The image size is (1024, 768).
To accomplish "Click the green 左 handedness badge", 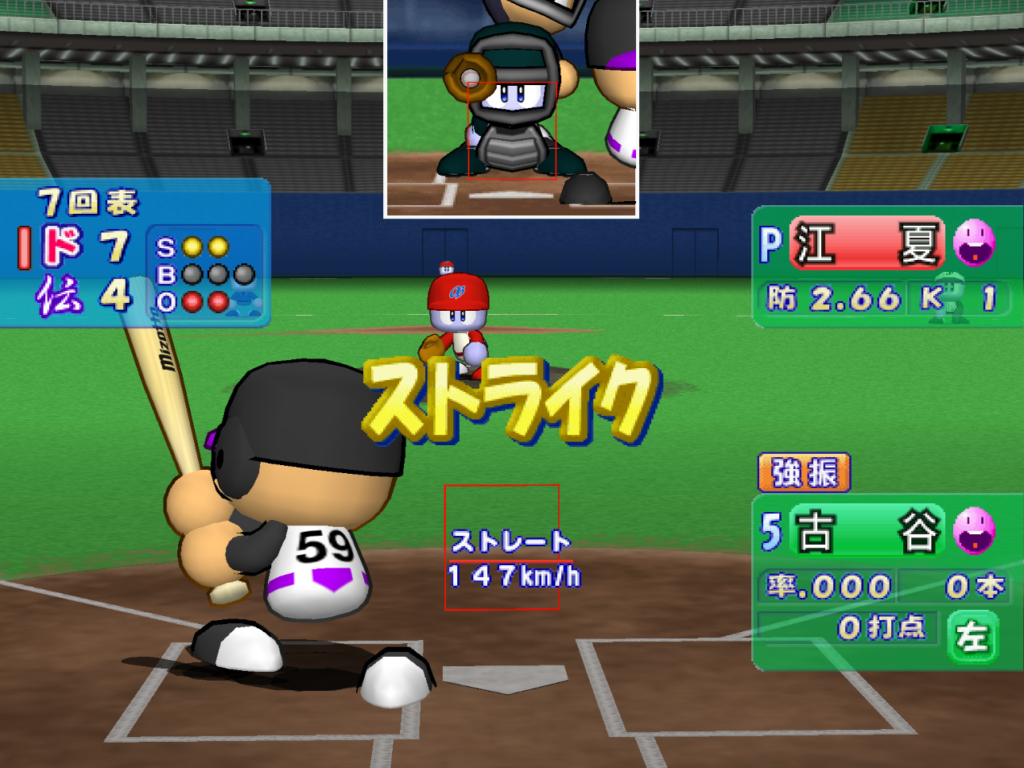I will pyautogui.click(x=972, y=638).
